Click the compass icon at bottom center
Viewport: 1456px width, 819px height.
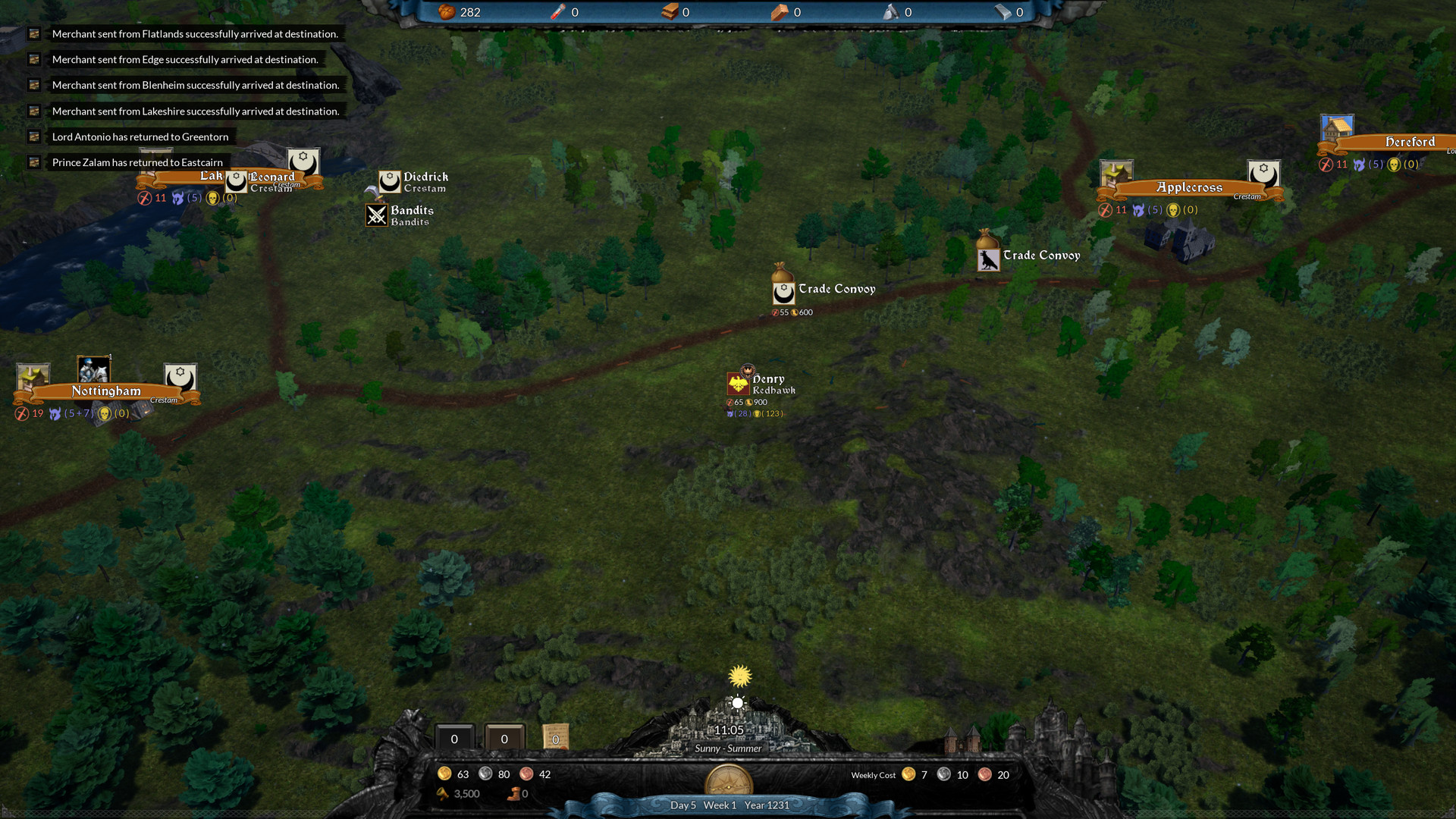(x=730, y=780)
